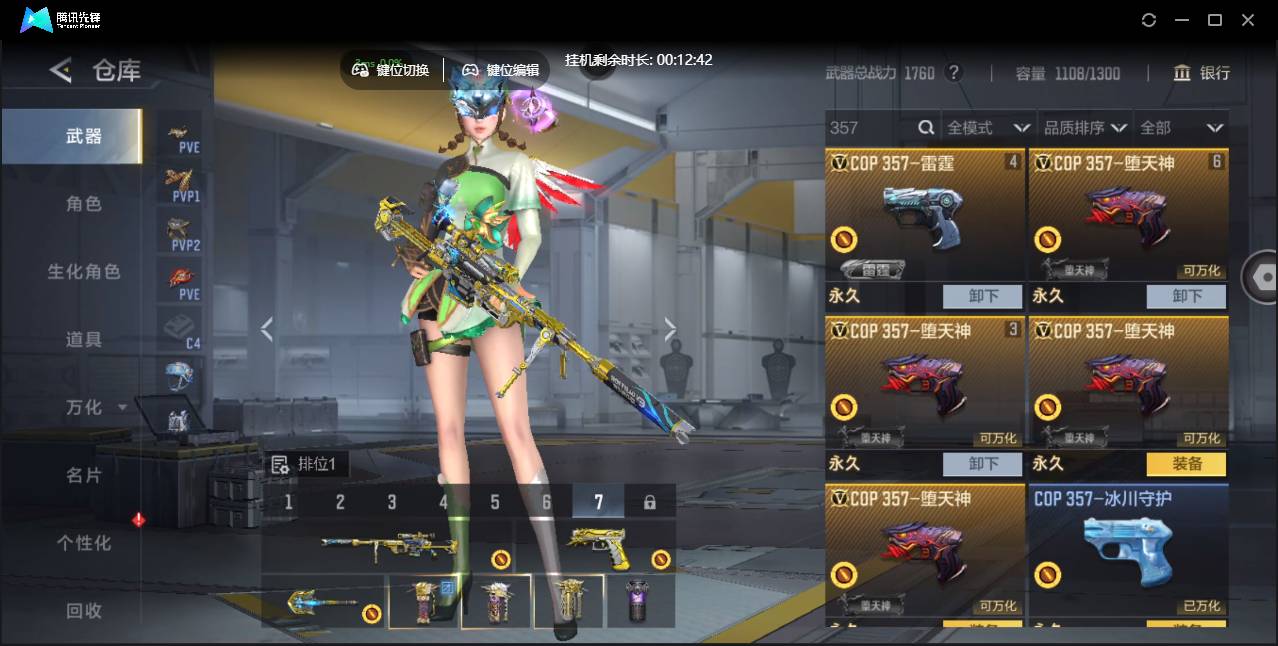
Task: Close the emulator window
Action: [x=1248, y=20]
